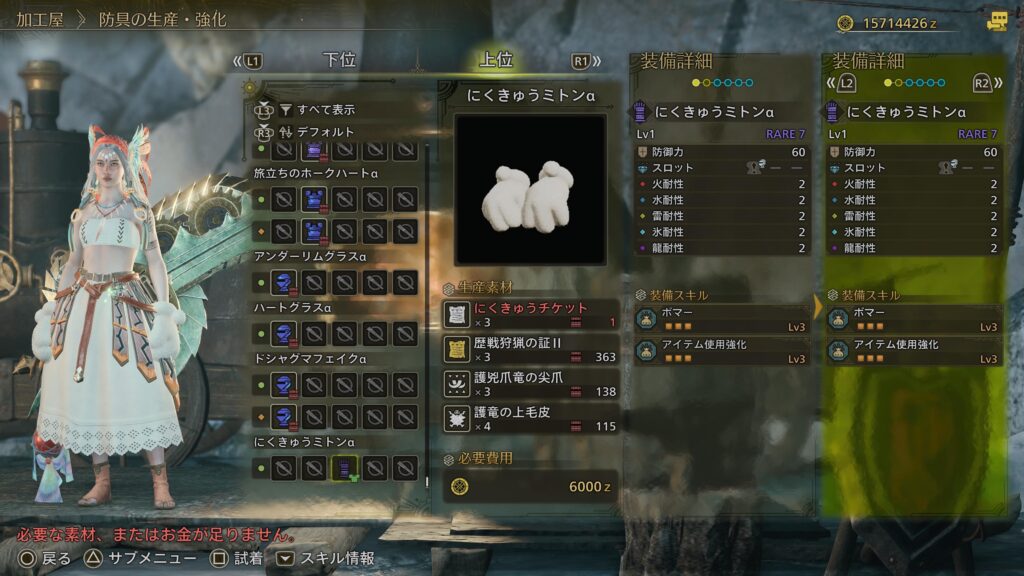Screen dimensions: 1024x576
Task: Choose the 護兇爪竜の尖爪 material row
Action: coord(531,384)
